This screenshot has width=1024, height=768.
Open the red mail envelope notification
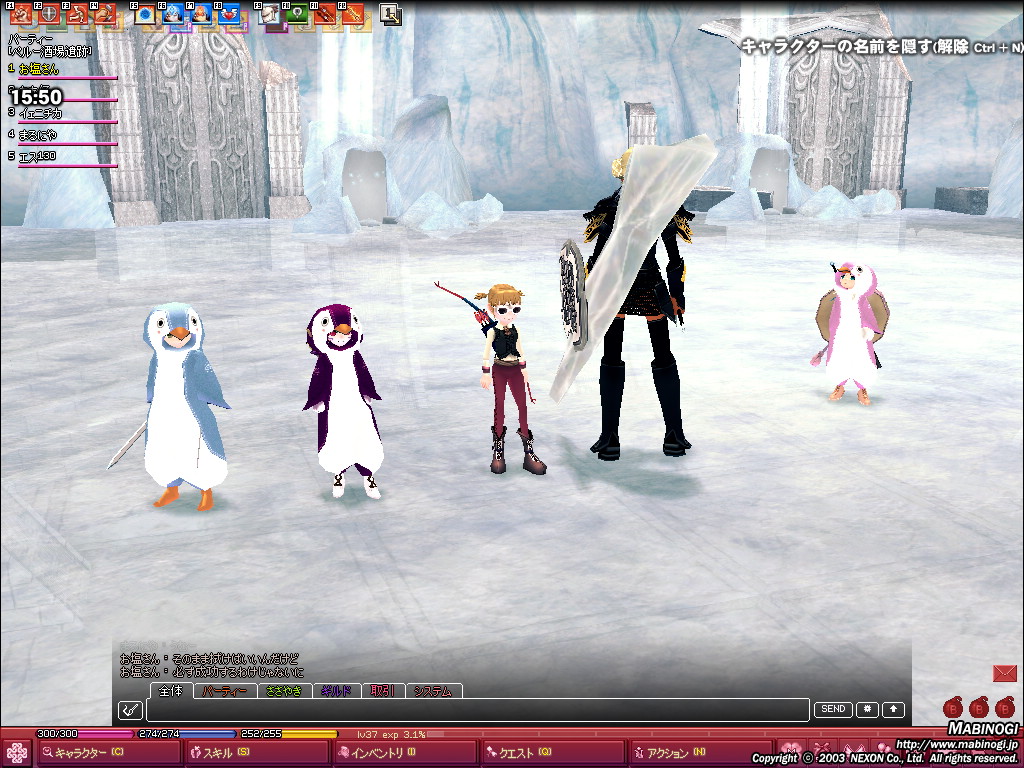pos(1004,674)
